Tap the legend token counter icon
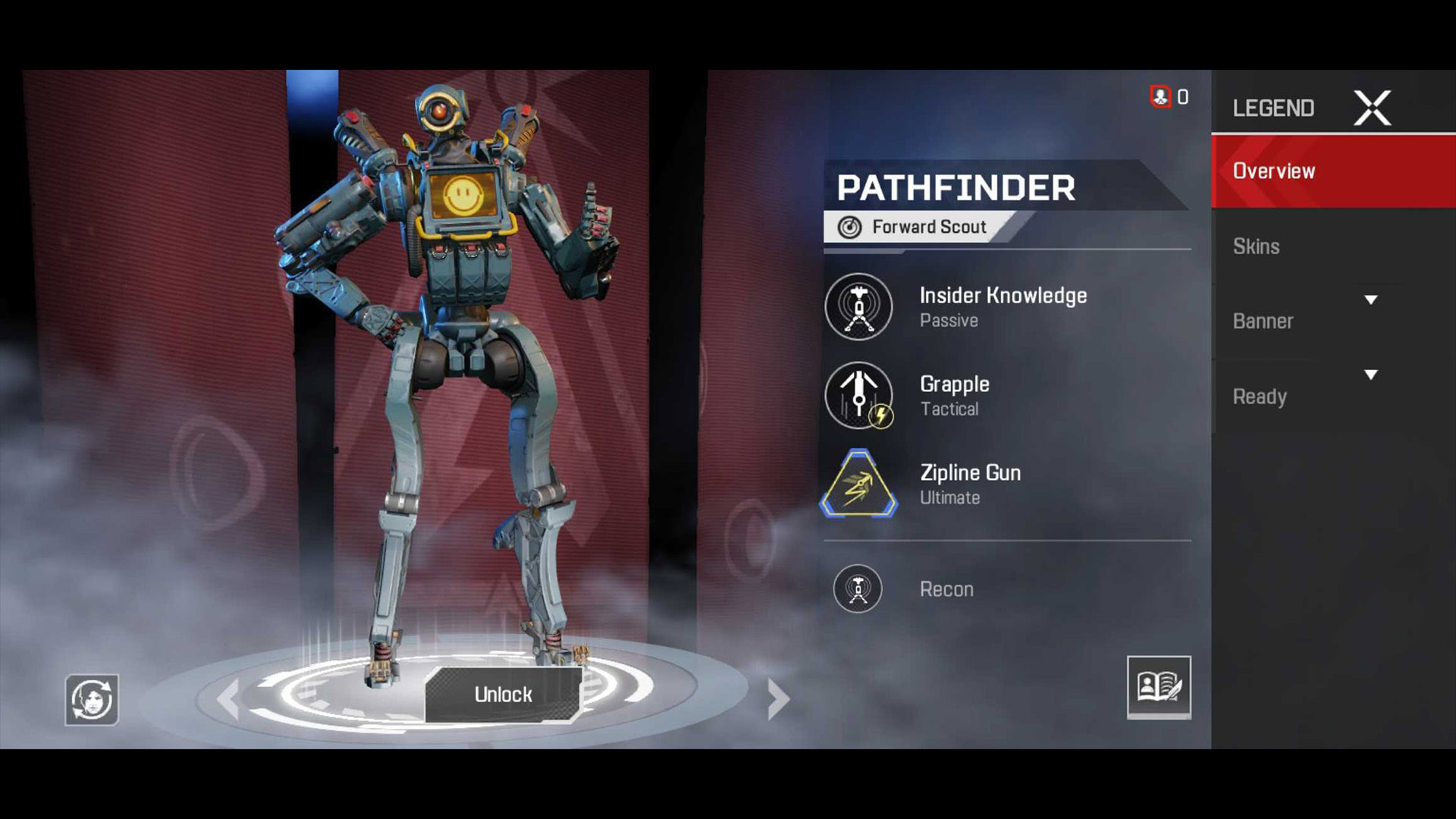Viewport: 1456px width, 819px height. coord(1161,97)
